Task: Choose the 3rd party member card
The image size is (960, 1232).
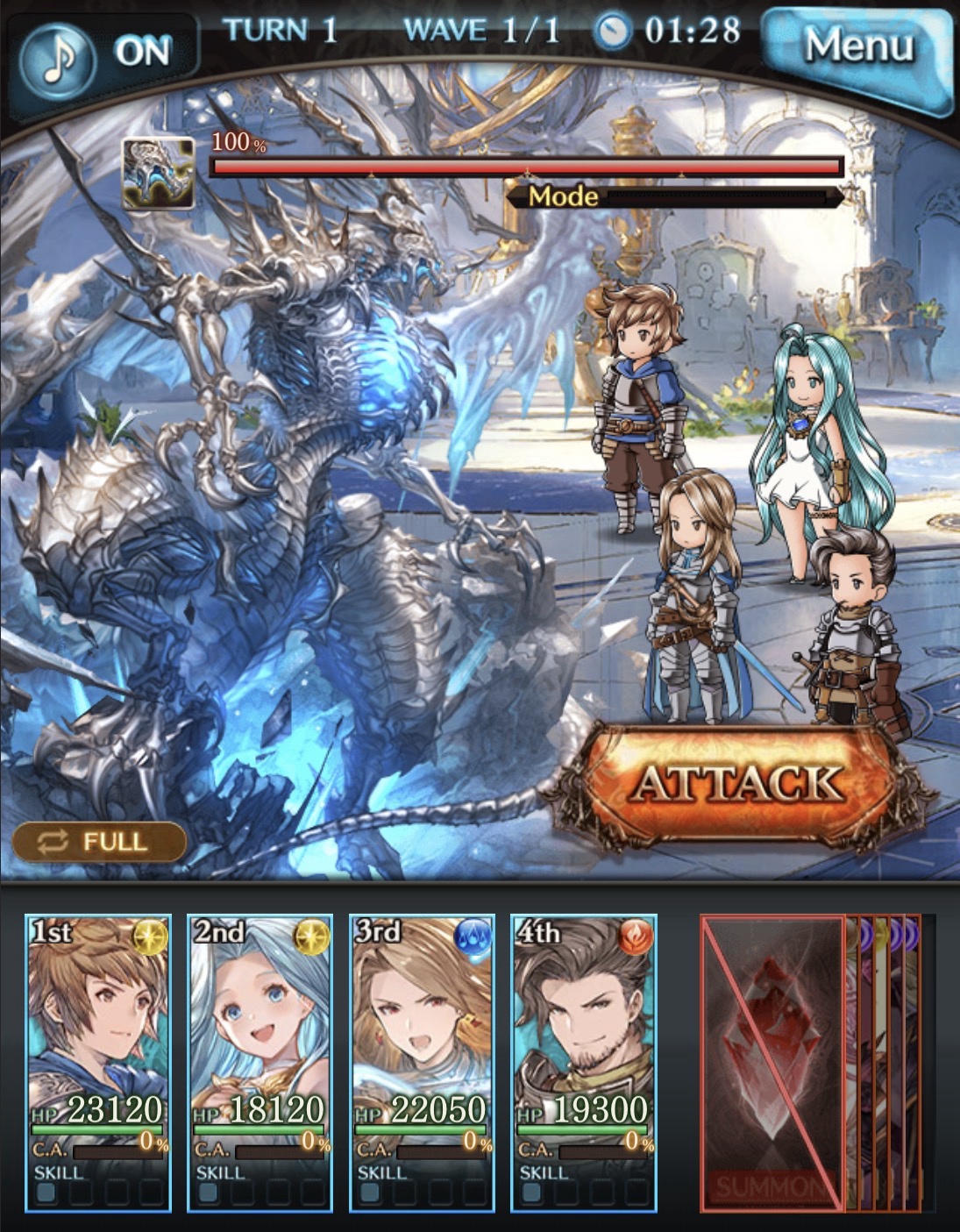Action: 422,1063
